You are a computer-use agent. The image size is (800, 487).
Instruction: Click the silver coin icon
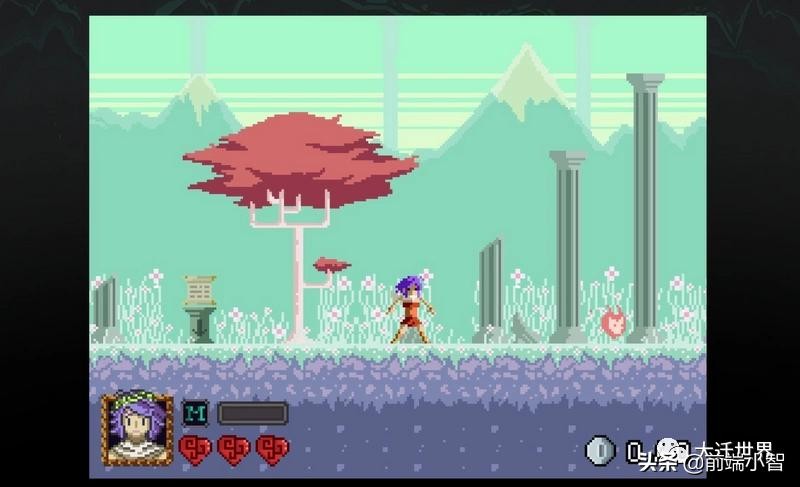[x=599, y=451]
